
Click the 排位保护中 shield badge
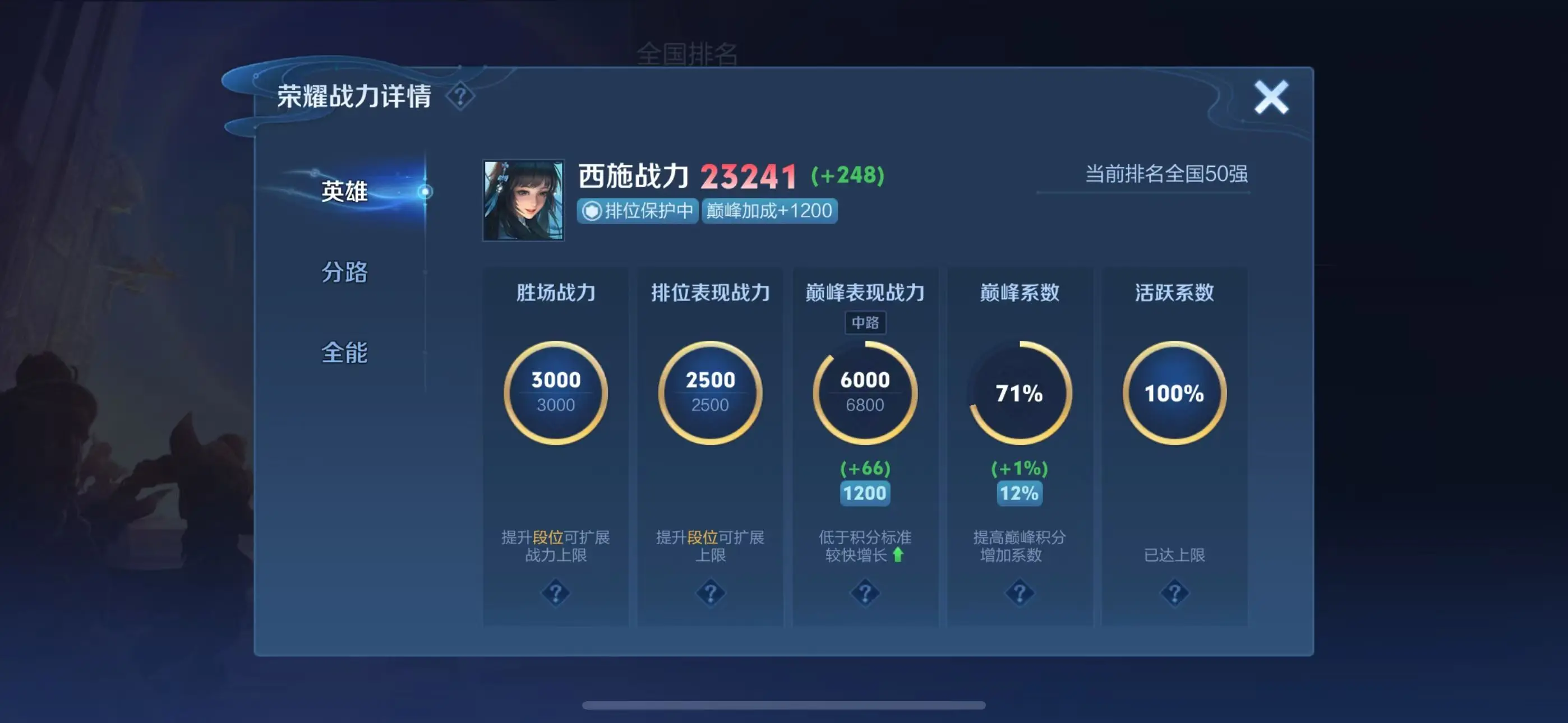pos(637,211)
